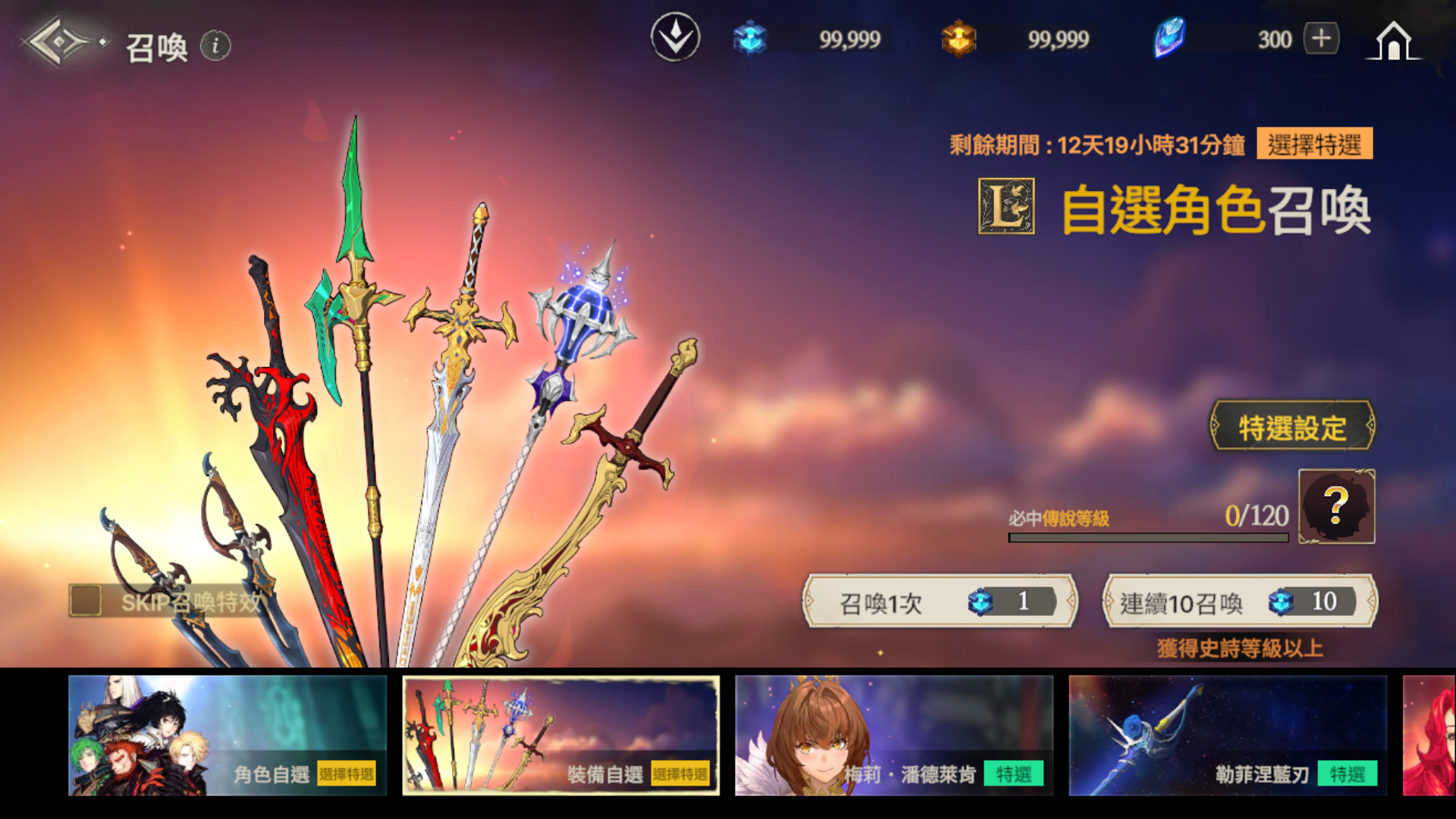Expand the currency dropdown arrow

[675, 37]
